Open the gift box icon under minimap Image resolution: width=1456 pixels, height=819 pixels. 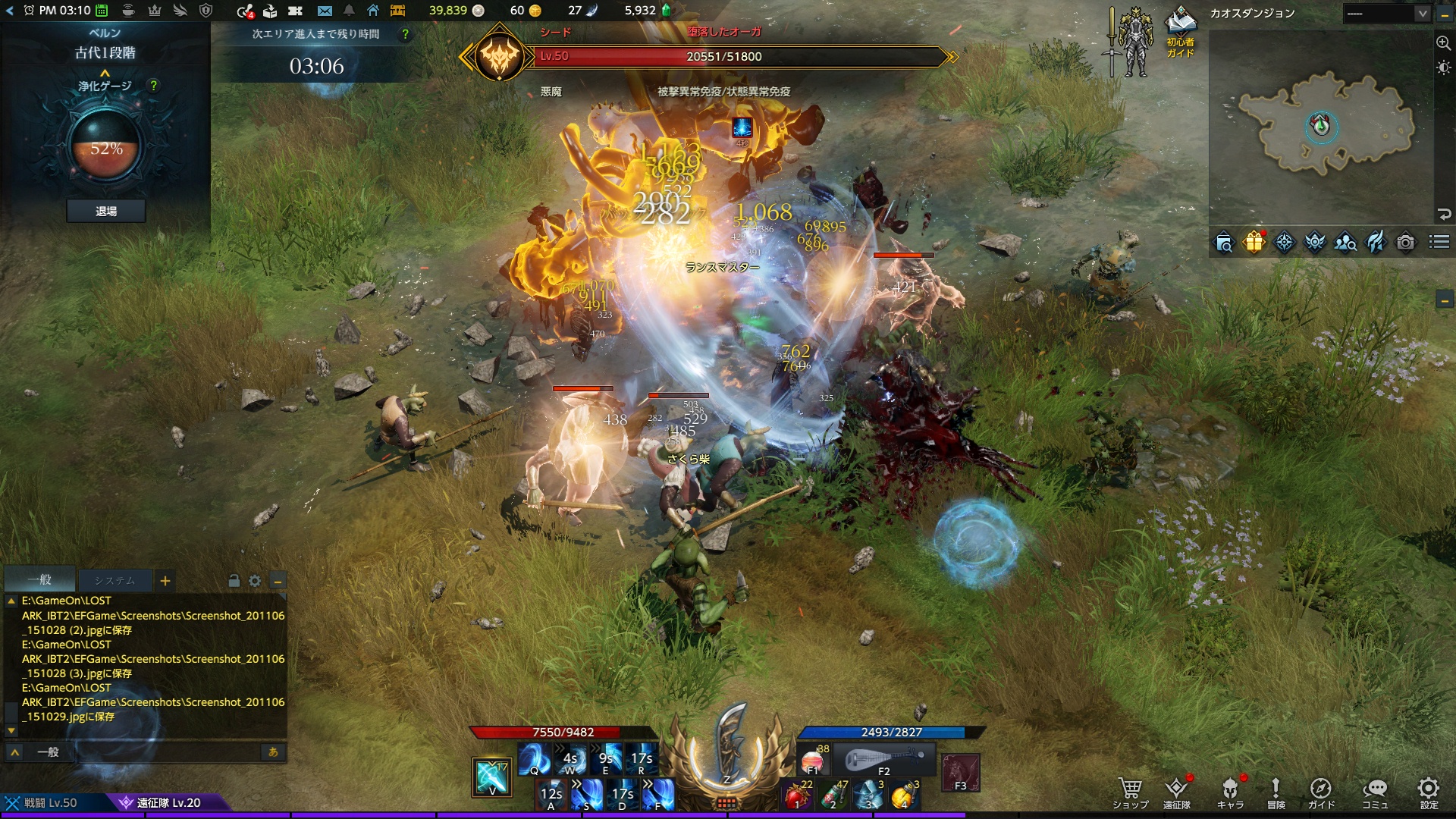pos(1254,242)
